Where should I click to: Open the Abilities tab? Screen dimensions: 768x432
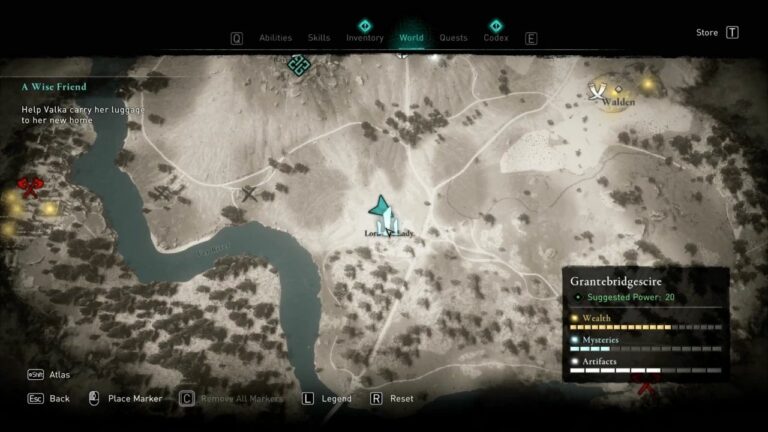coord(275,38)
